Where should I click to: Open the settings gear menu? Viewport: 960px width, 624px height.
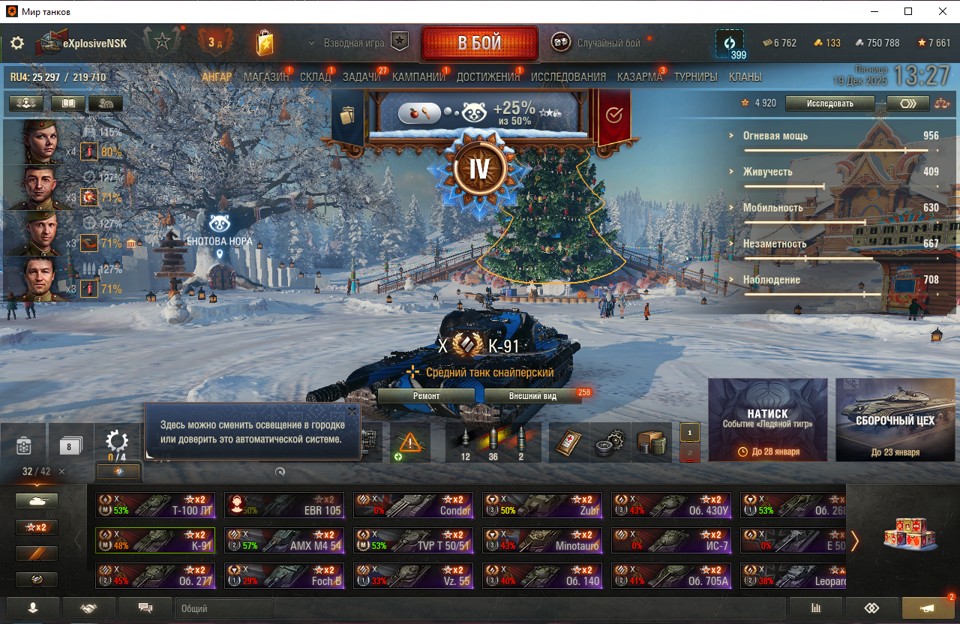pyautogui.click(x=17, y=43)
